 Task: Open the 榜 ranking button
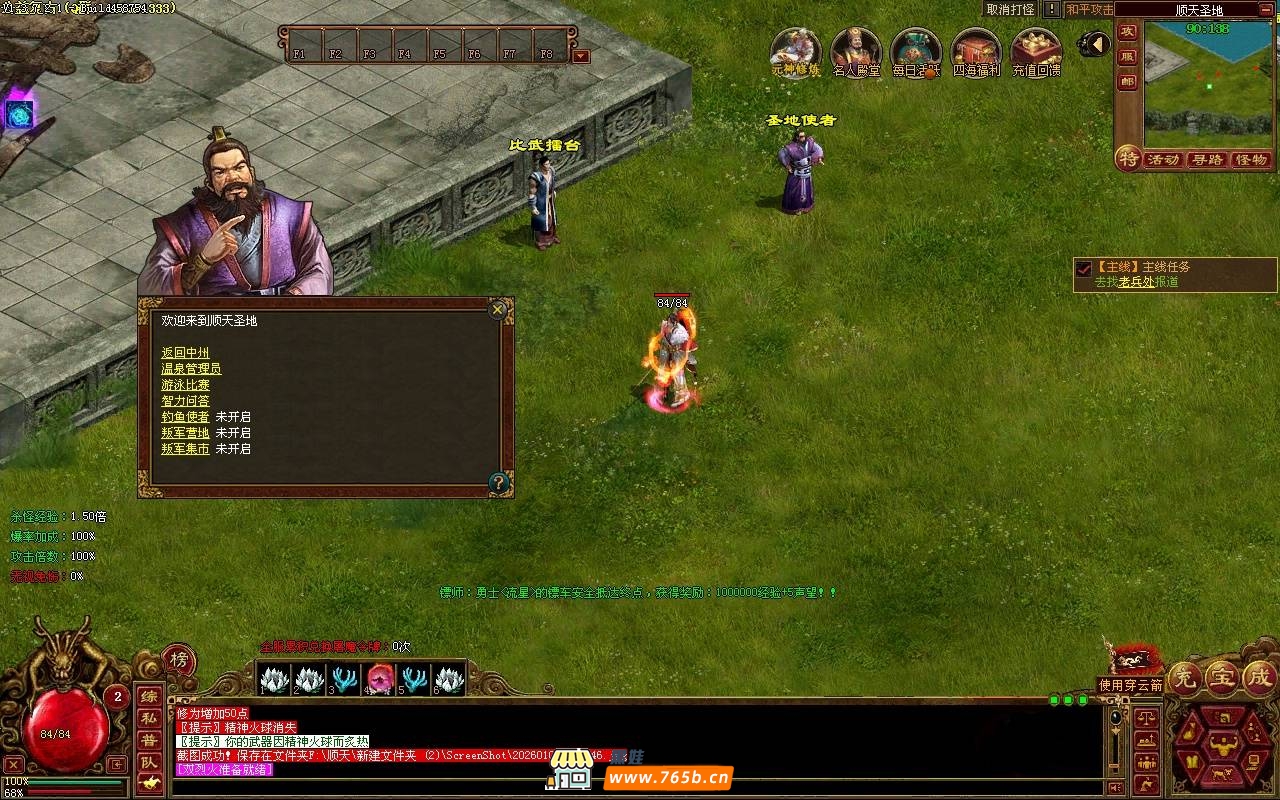pos(179,659)
